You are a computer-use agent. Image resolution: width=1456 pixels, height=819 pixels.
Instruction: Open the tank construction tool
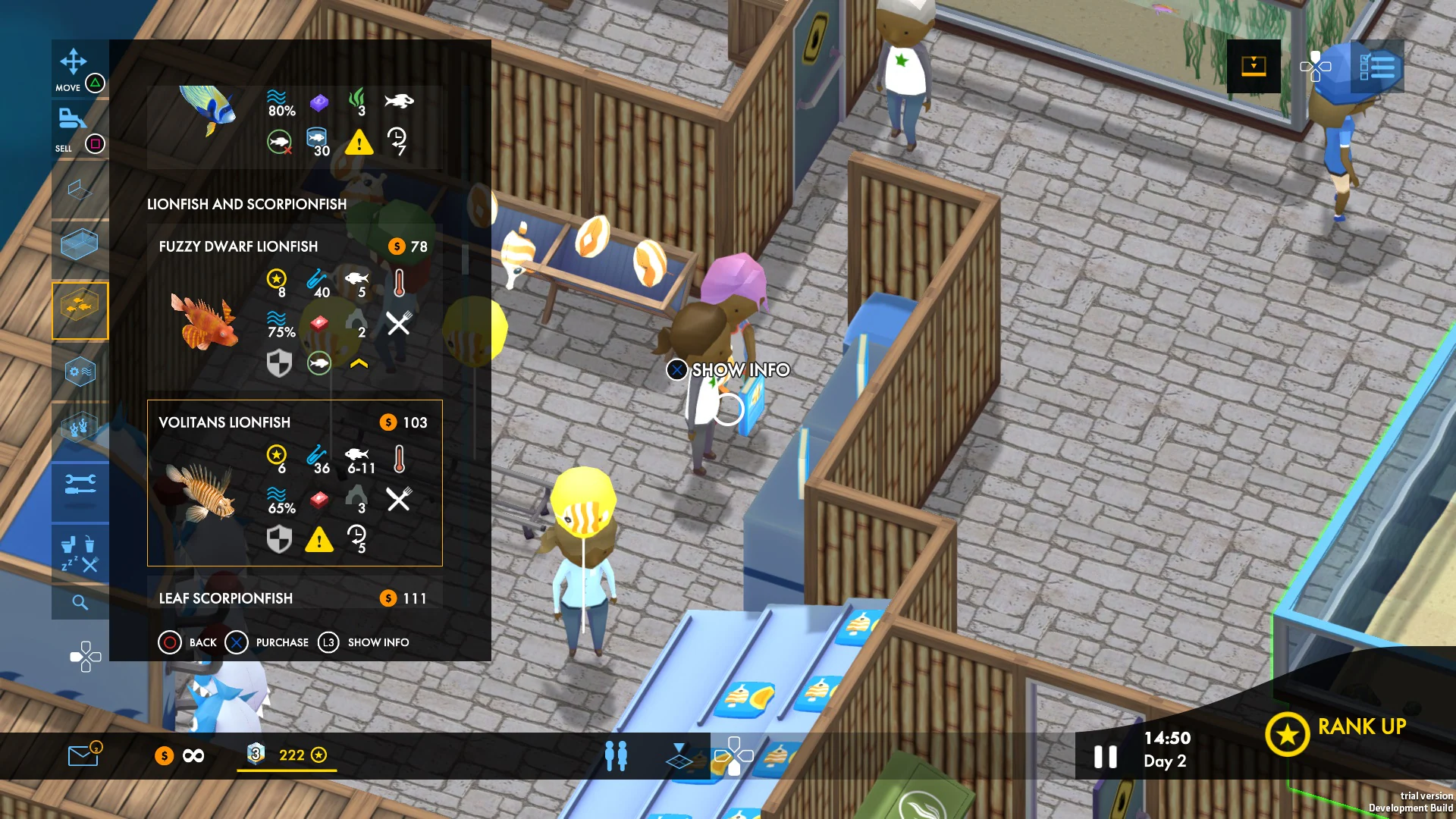(80, 243)
